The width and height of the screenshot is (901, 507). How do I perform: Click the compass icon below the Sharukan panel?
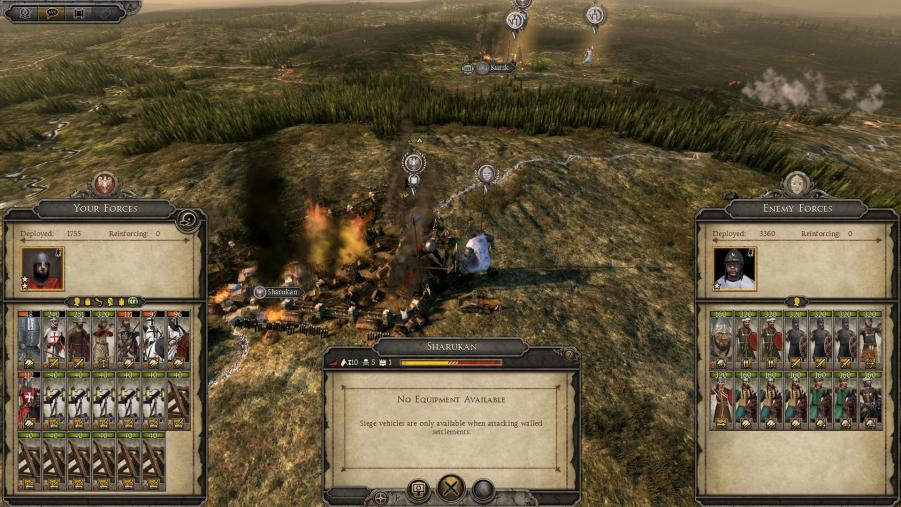pos(381,496)
